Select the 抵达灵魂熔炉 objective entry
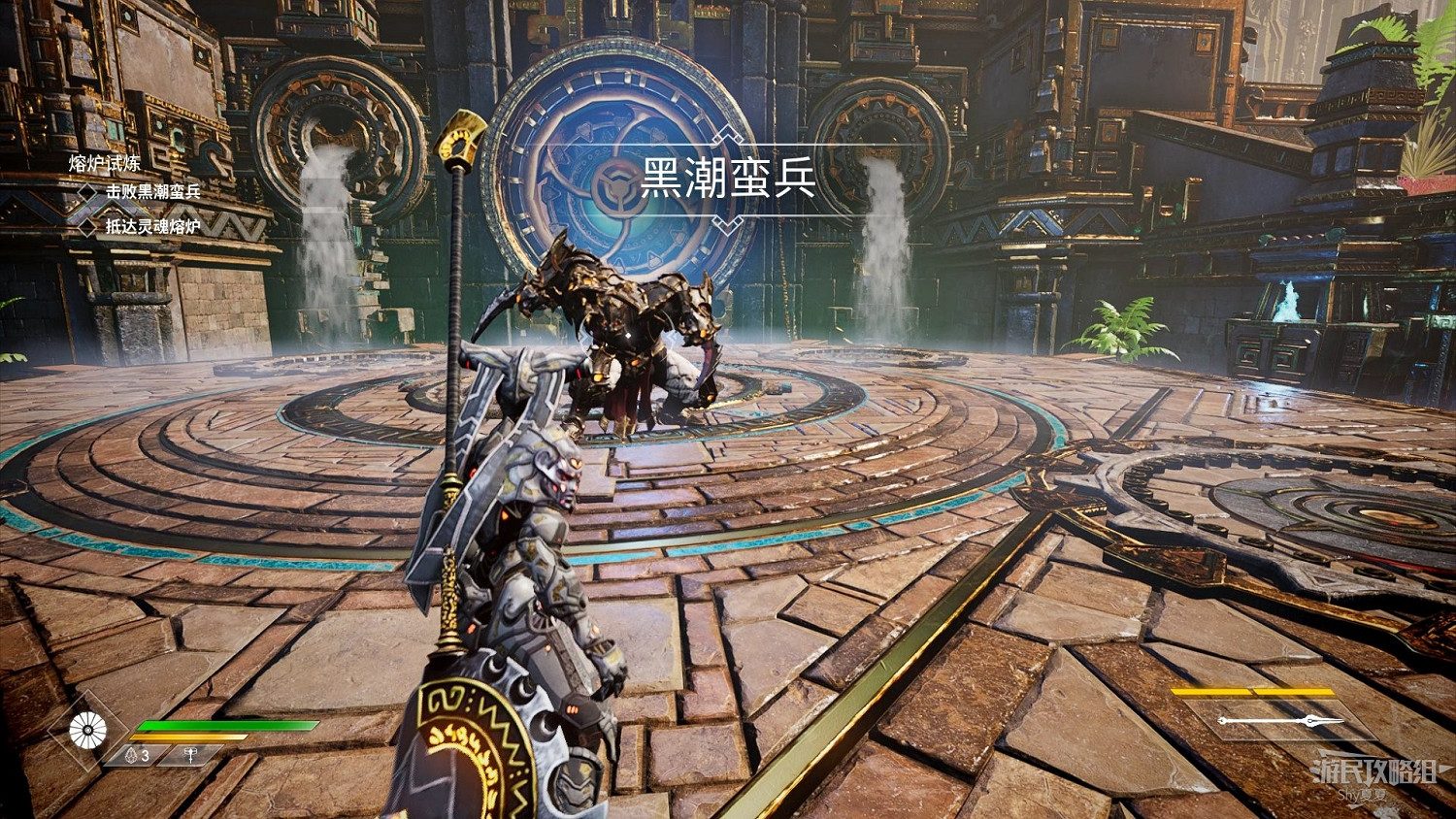Image resolution: width=1456 pixels, height=819 pixels. (155, 225)
